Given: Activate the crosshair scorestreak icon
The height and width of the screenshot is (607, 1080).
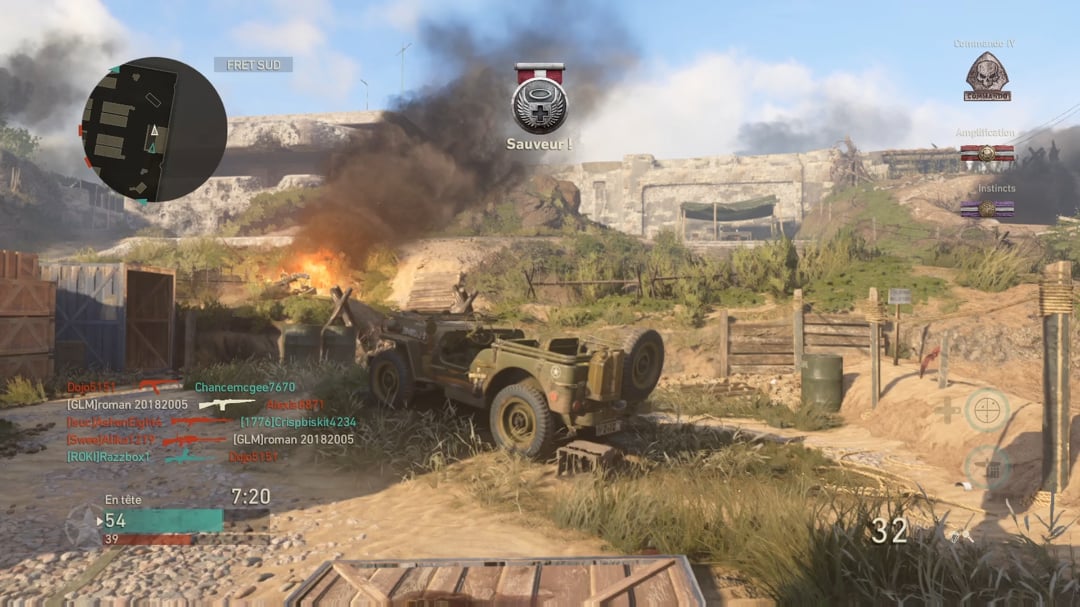Looking at the screenshot, I should 987,410.
